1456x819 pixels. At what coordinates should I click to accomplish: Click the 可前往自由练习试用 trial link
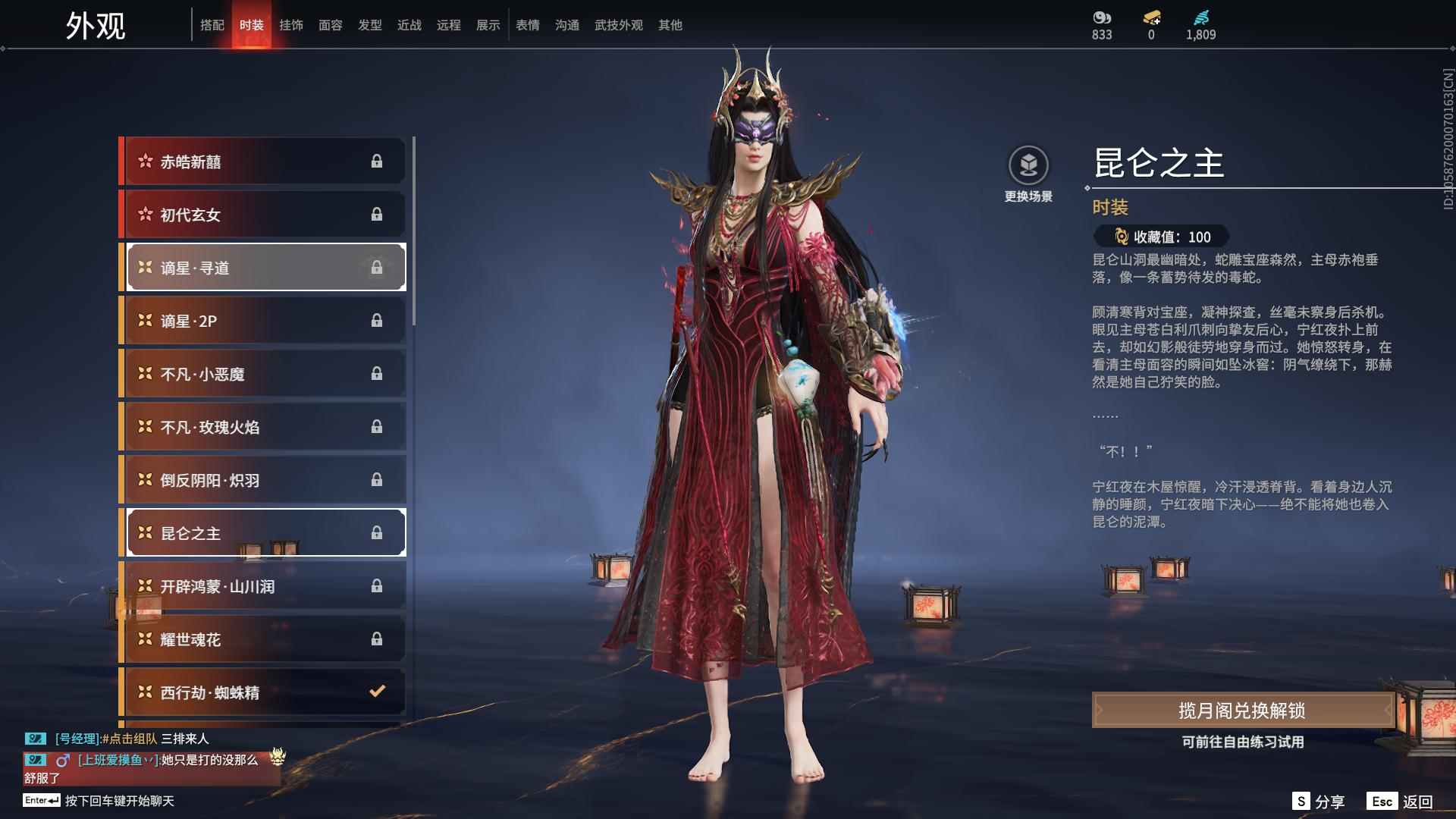click(x=1243, y=744)
